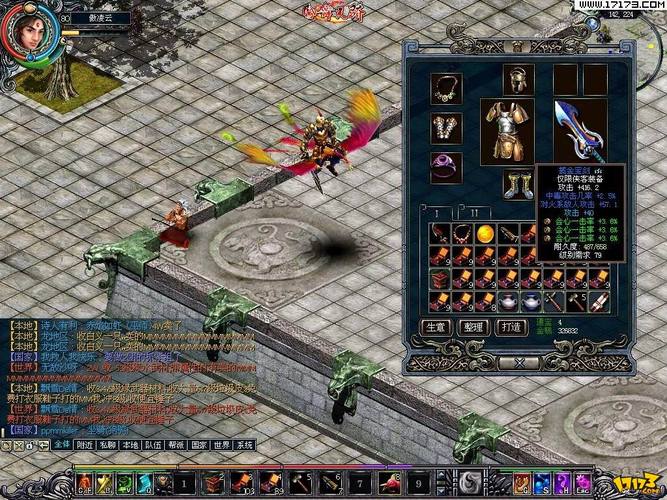Switch chat to 世界 (world) channel
The height and width of the screenshot is (500, 667).
click(x=219, y=443)
